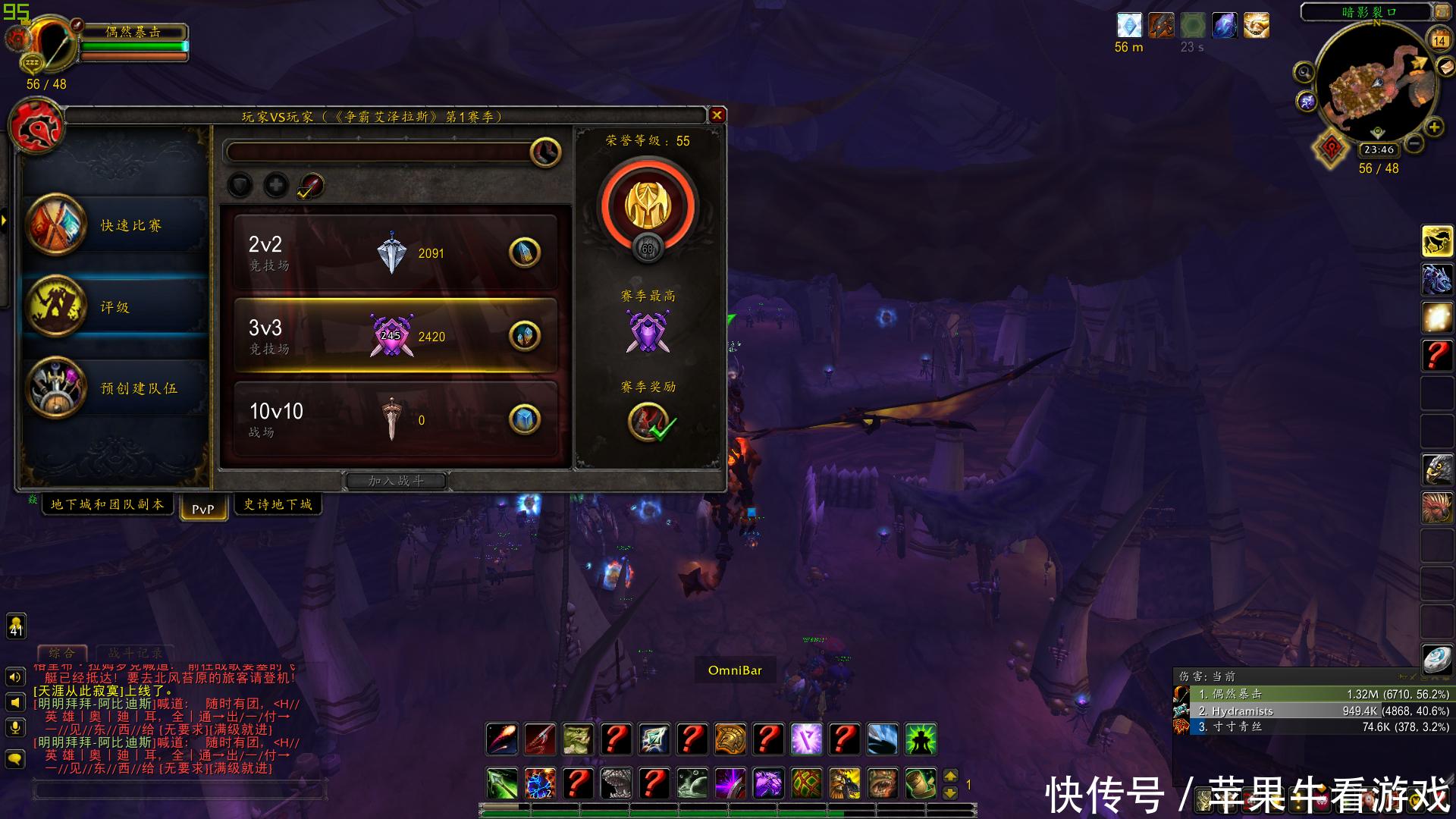The image size is (1456, 819).
Task: Select 偶然暴击 row in damage meter
Action: [1312, 694]
